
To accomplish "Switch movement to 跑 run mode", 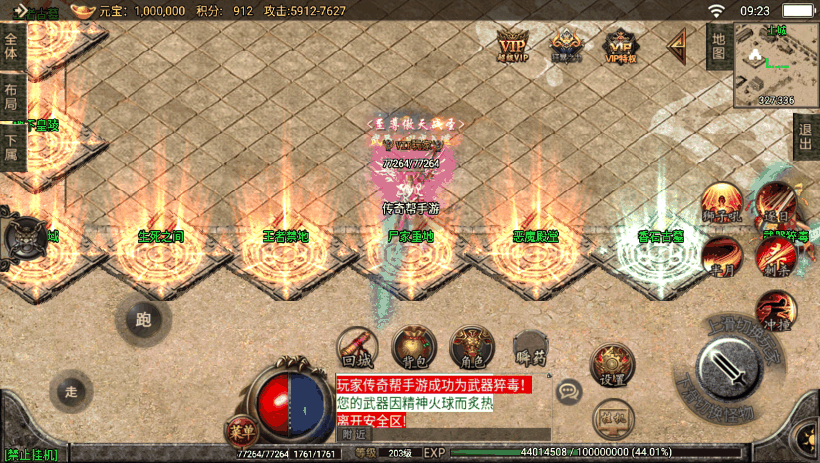I will (143, 319).
